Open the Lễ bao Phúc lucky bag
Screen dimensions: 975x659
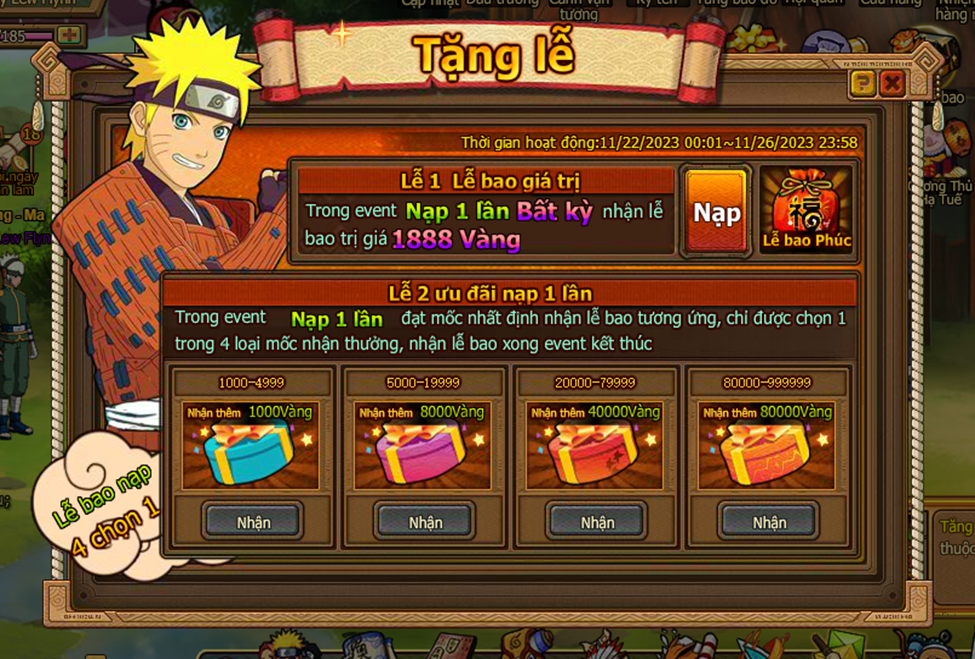[x=806, y=210]
